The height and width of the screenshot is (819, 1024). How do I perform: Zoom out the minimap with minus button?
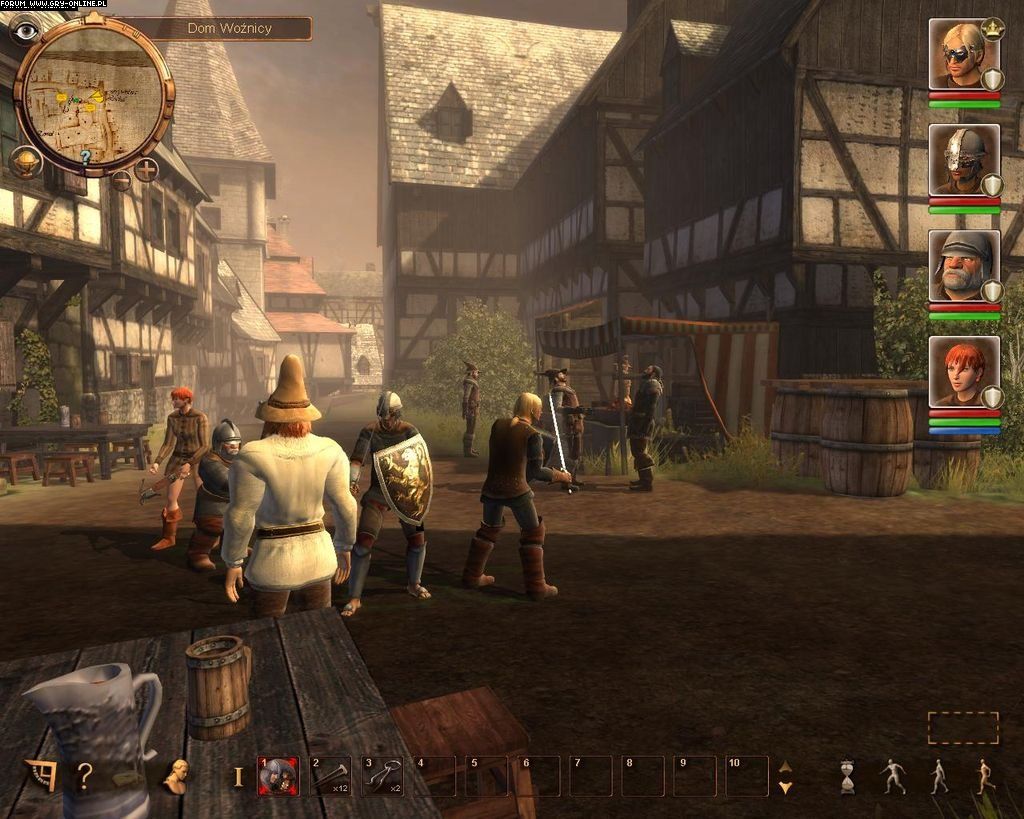[x=121, y=180]
